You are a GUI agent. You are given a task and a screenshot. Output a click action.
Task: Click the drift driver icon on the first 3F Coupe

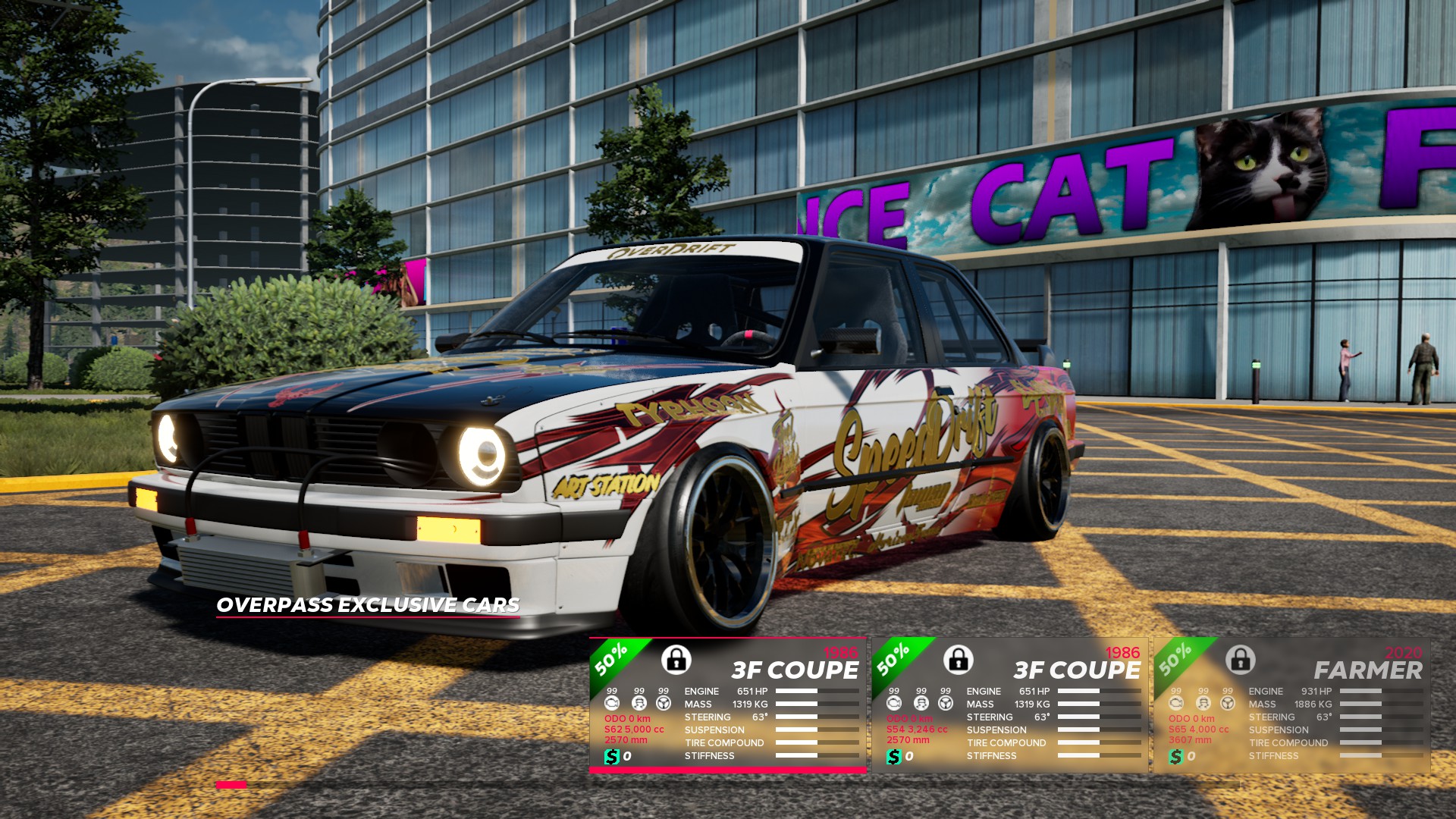coord(639,703)
